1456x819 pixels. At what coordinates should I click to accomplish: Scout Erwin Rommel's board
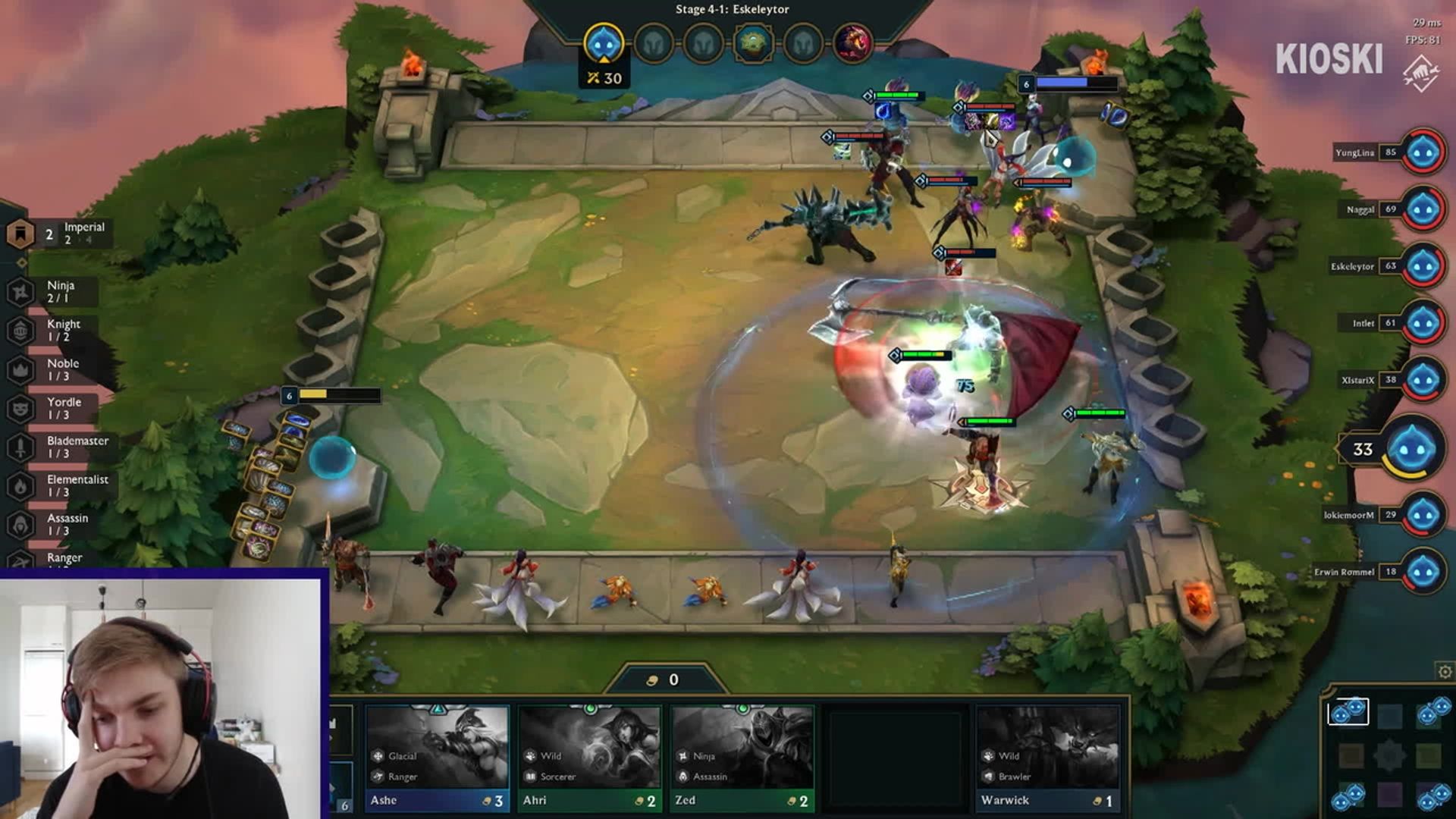pyautogui.click(x=1423, y=572)
